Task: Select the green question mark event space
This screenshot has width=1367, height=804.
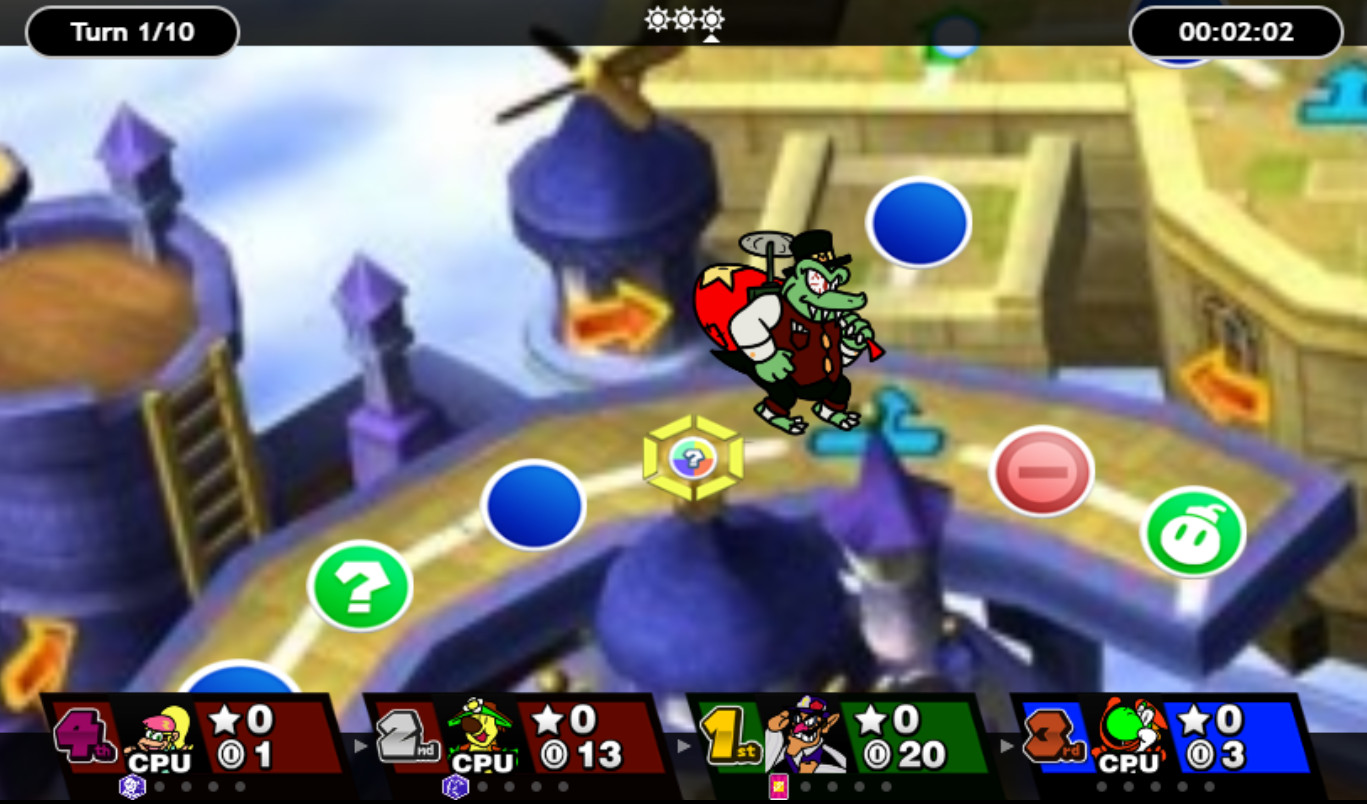Action: click(358, 586)
